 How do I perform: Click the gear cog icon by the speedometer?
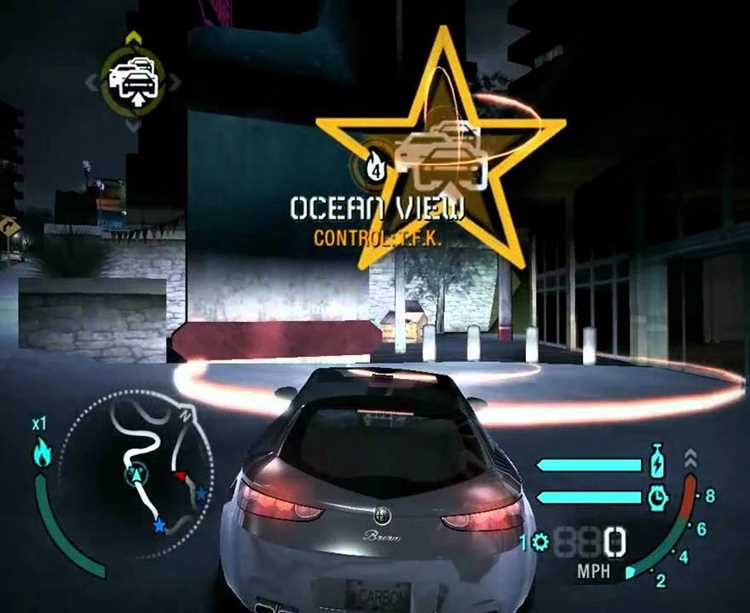(x=540, y=542)
